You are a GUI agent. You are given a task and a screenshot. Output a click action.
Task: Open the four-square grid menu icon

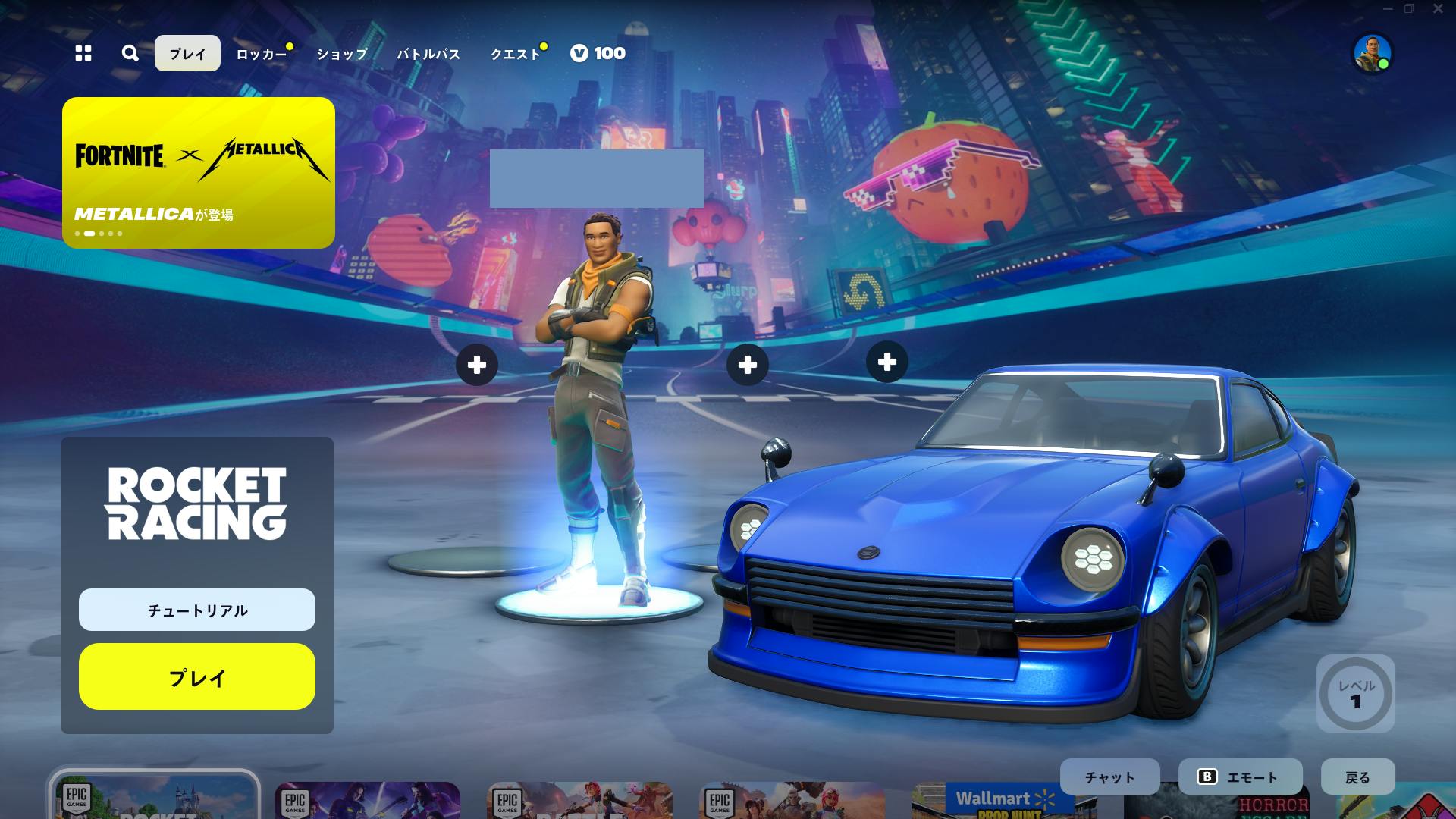pyautogui.click(x=83, y=53)
